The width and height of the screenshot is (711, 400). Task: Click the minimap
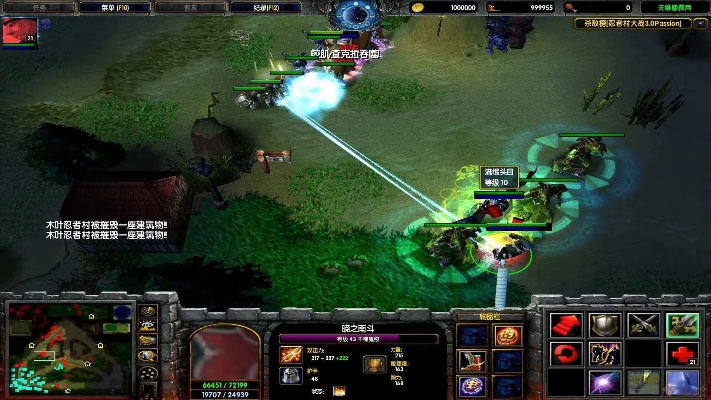click(67, 346)
